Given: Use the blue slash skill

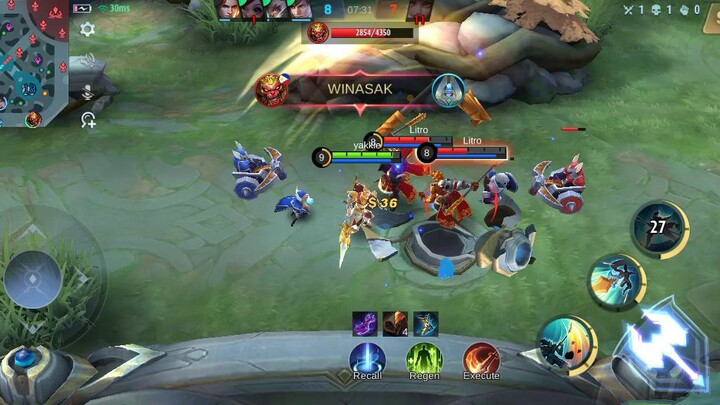Looking at the screenshot, I should pyautogui.click(x=615, y=281).
